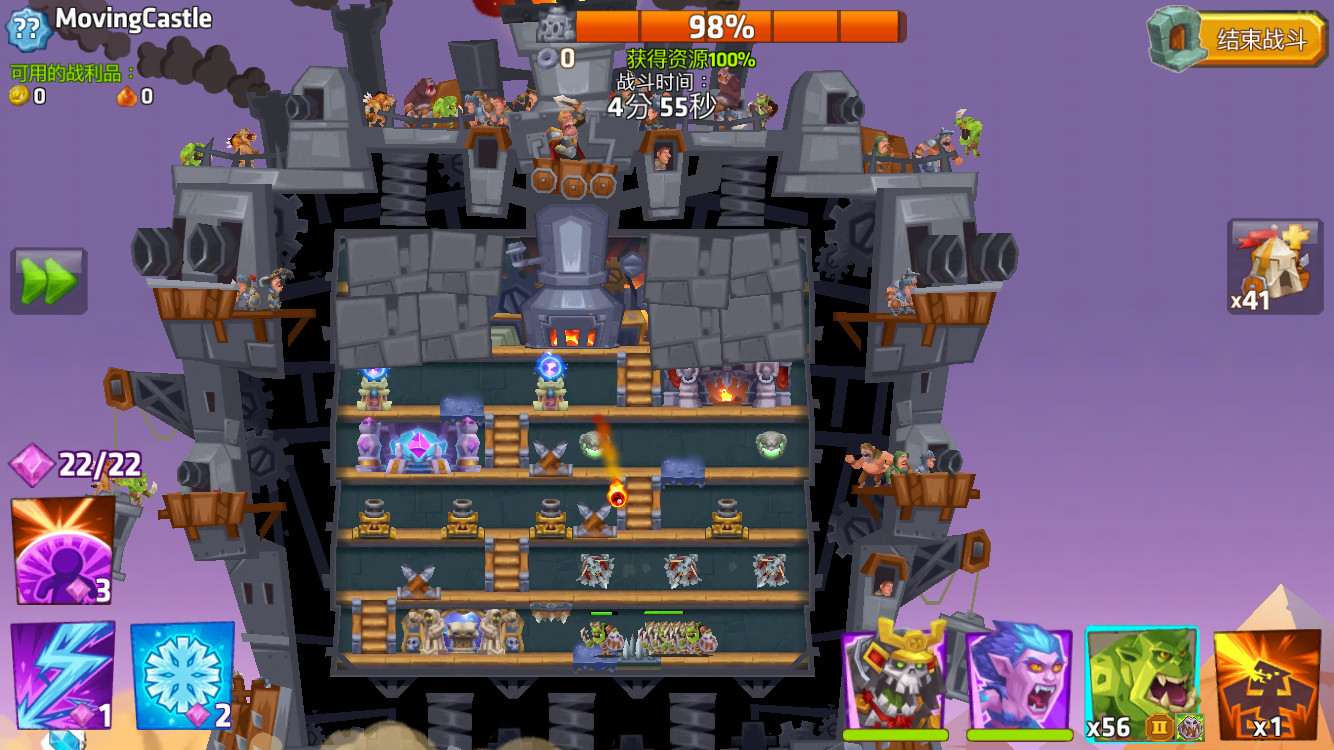Deploy the reinforcement tent card x41
This screenshot has width=1334, height=750.
(x=1274, y=263)
